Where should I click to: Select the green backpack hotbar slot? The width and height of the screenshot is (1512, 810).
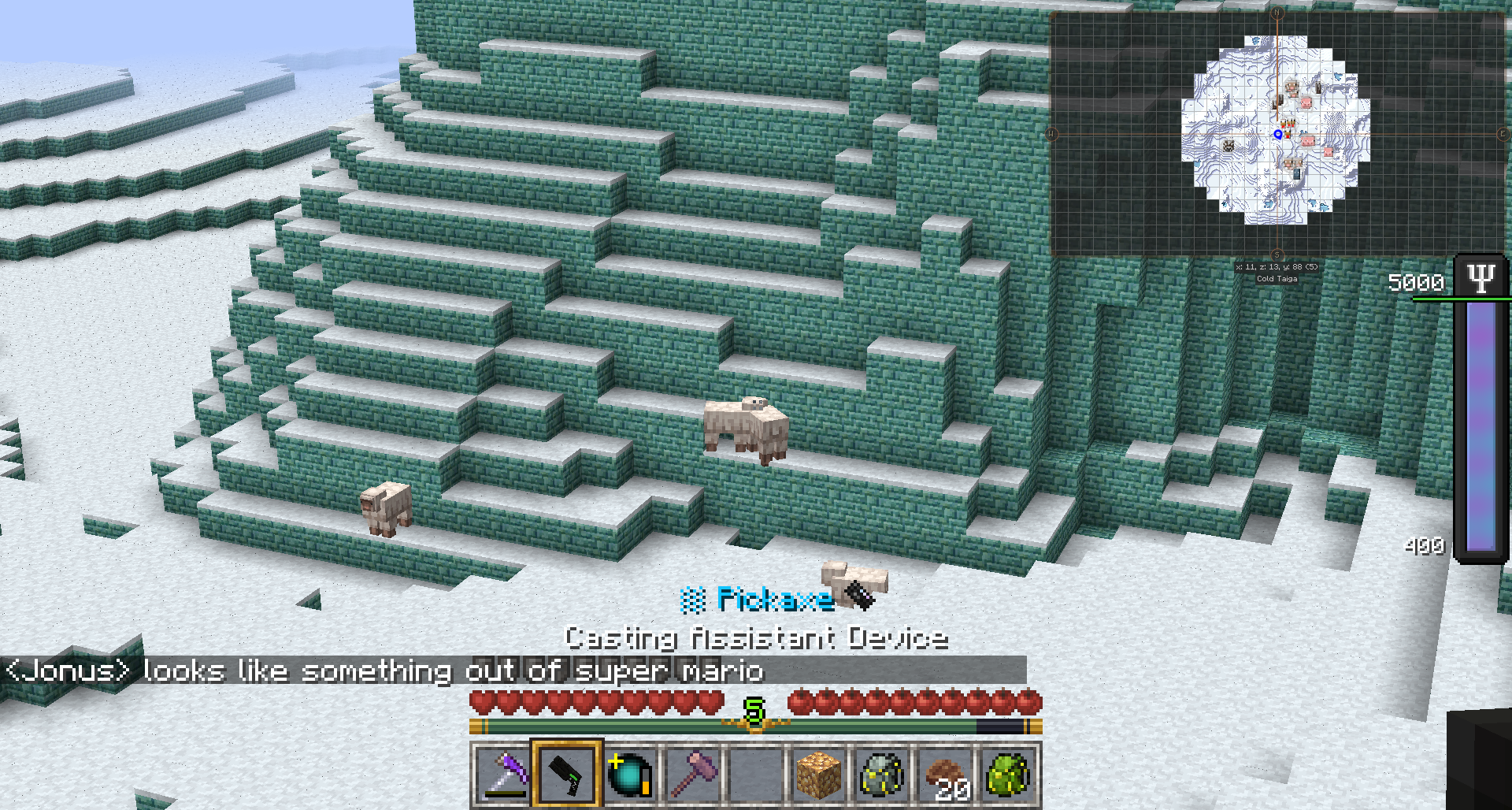(x=1008, y=775)
